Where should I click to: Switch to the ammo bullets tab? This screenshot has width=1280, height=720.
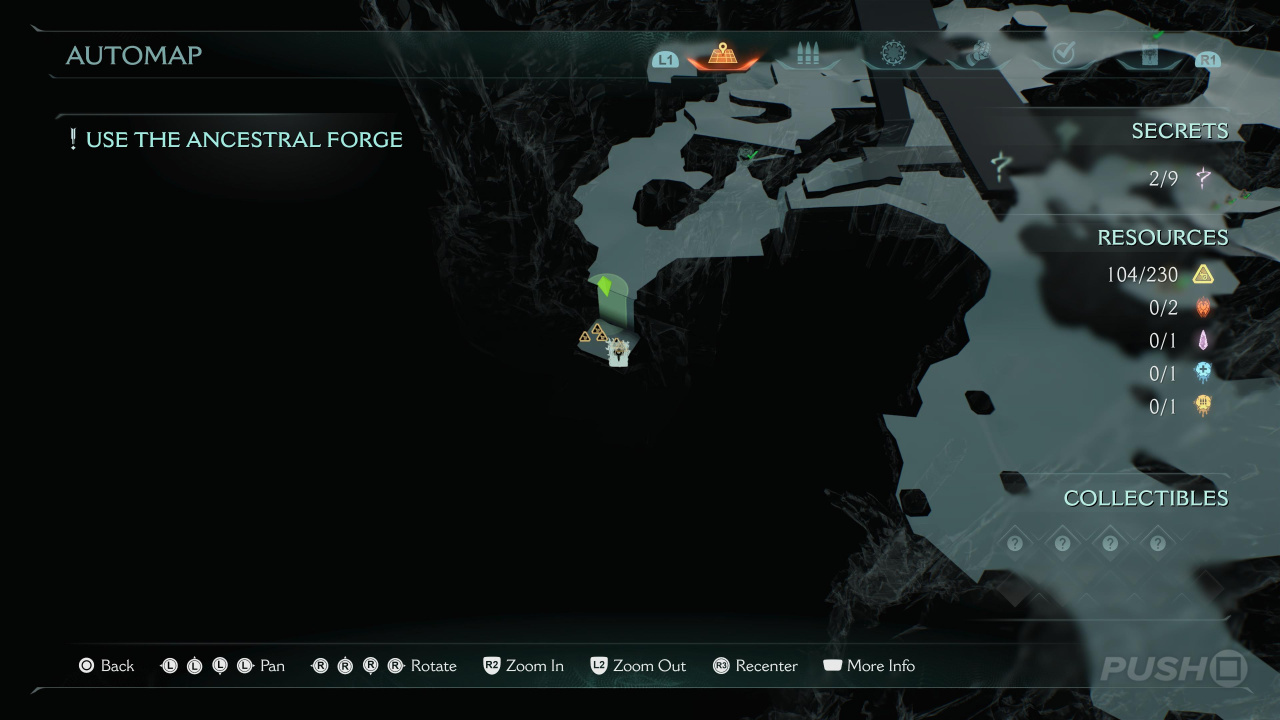[807, 55]
